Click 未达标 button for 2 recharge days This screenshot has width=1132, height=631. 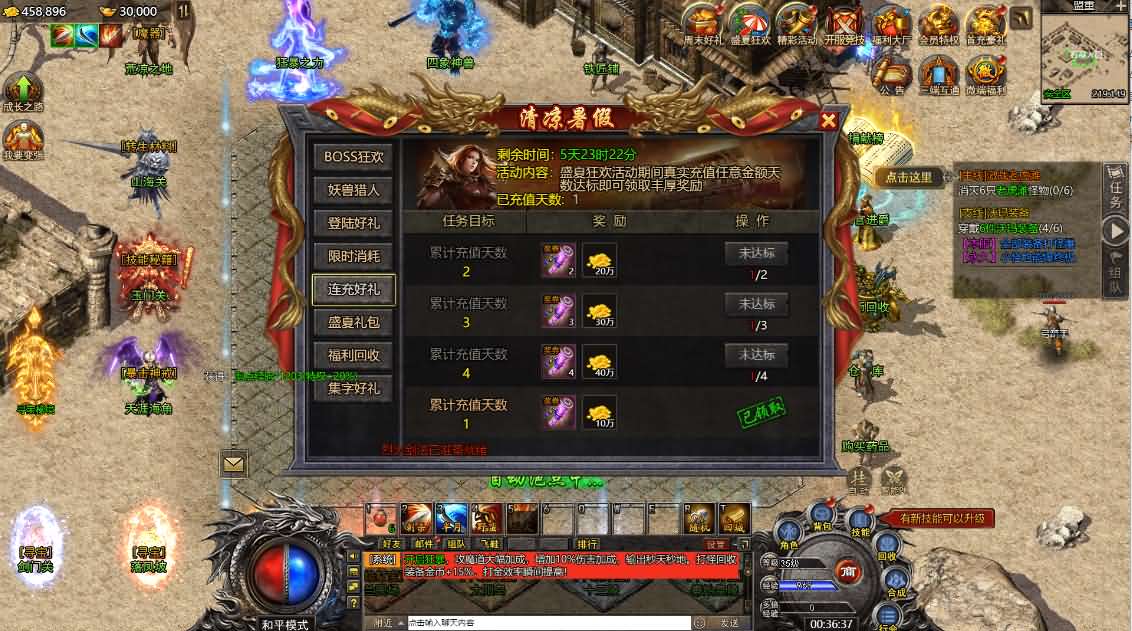756,253
